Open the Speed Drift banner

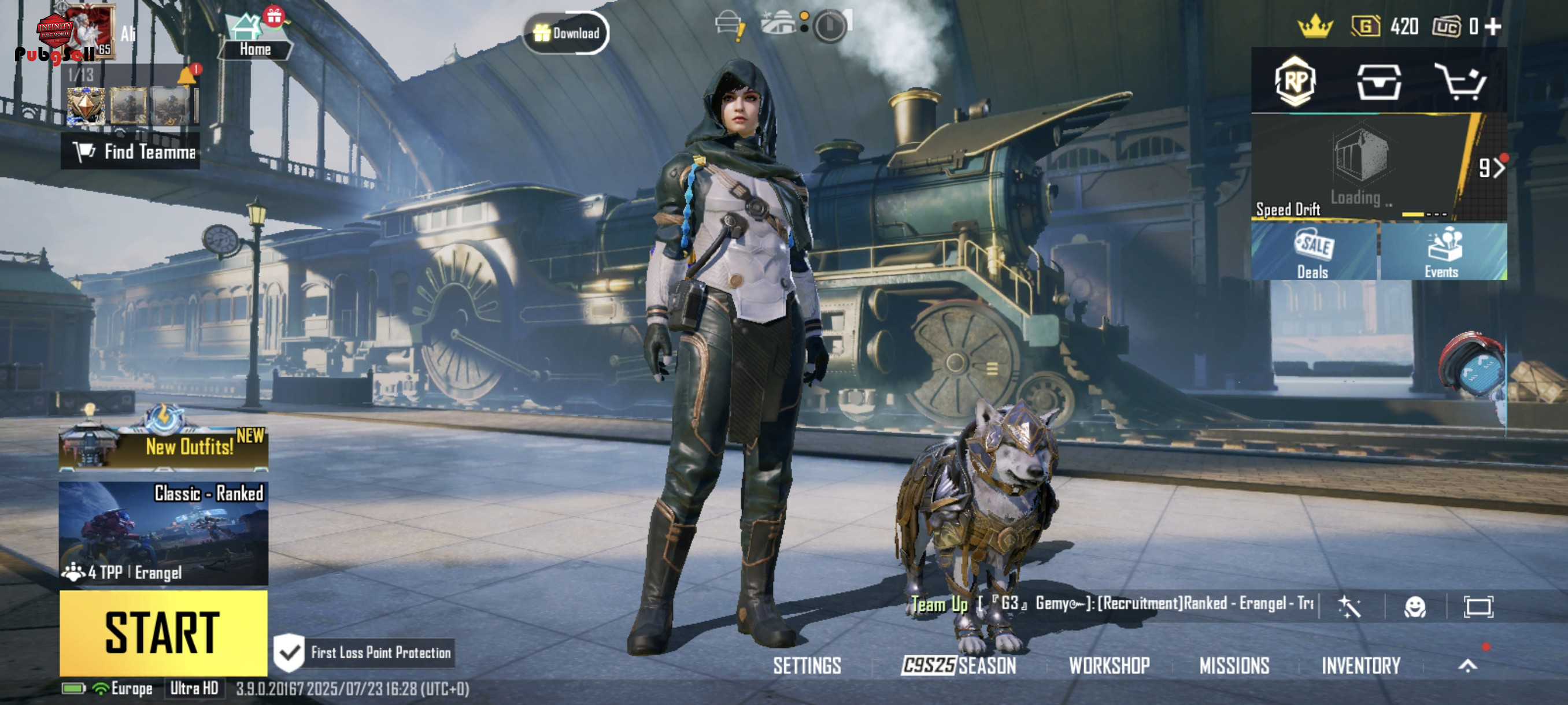(x=1358, y=166)
